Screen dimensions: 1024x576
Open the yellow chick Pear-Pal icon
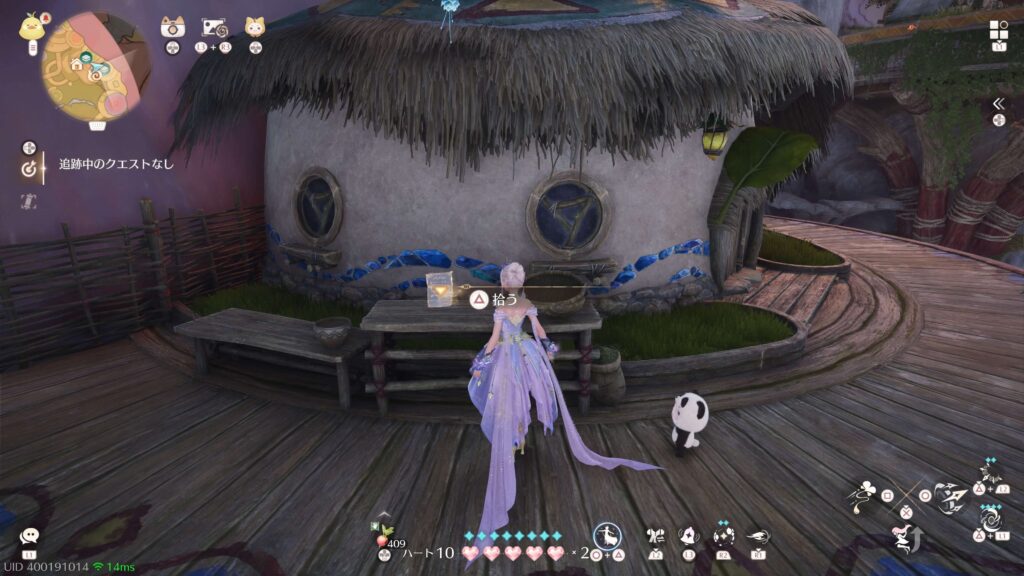[30, 26]
